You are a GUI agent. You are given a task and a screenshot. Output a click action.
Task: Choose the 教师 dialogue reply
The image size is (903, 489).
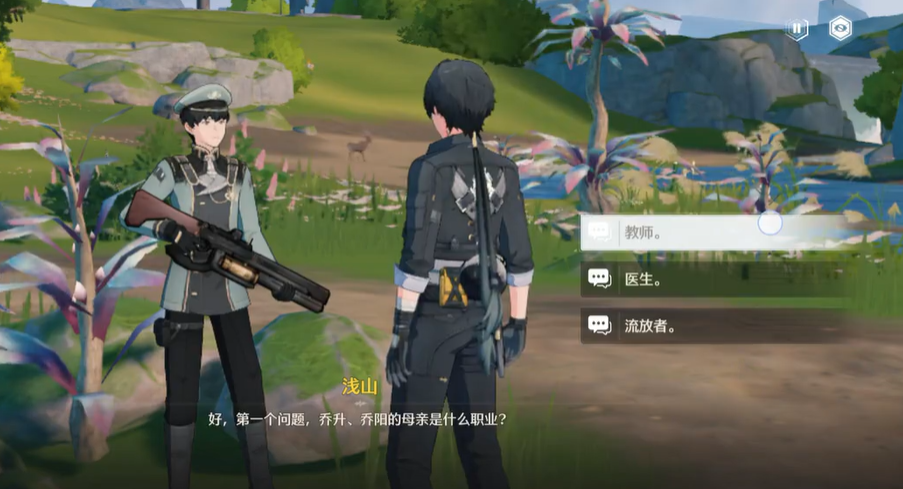(x=700, y=233)
